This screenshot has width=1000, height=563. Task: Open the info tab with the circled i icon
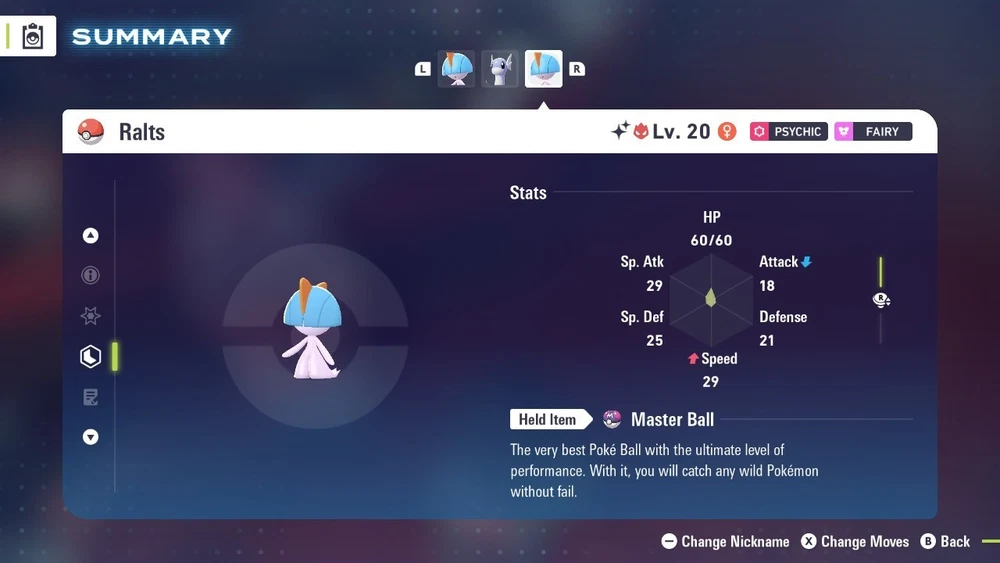click(x=91, y=276)
